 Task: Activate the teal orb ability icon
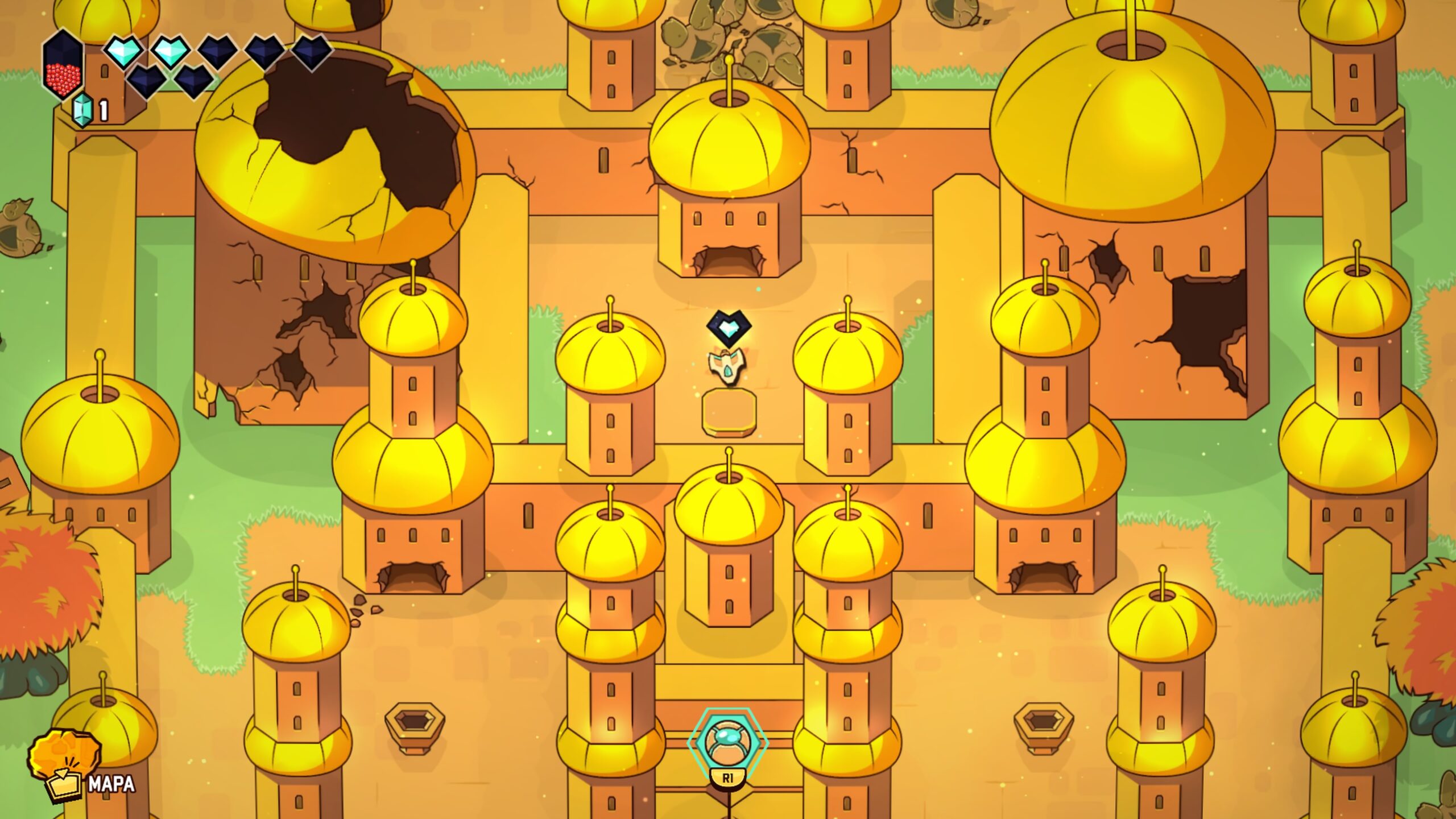[x=727, y=742]
